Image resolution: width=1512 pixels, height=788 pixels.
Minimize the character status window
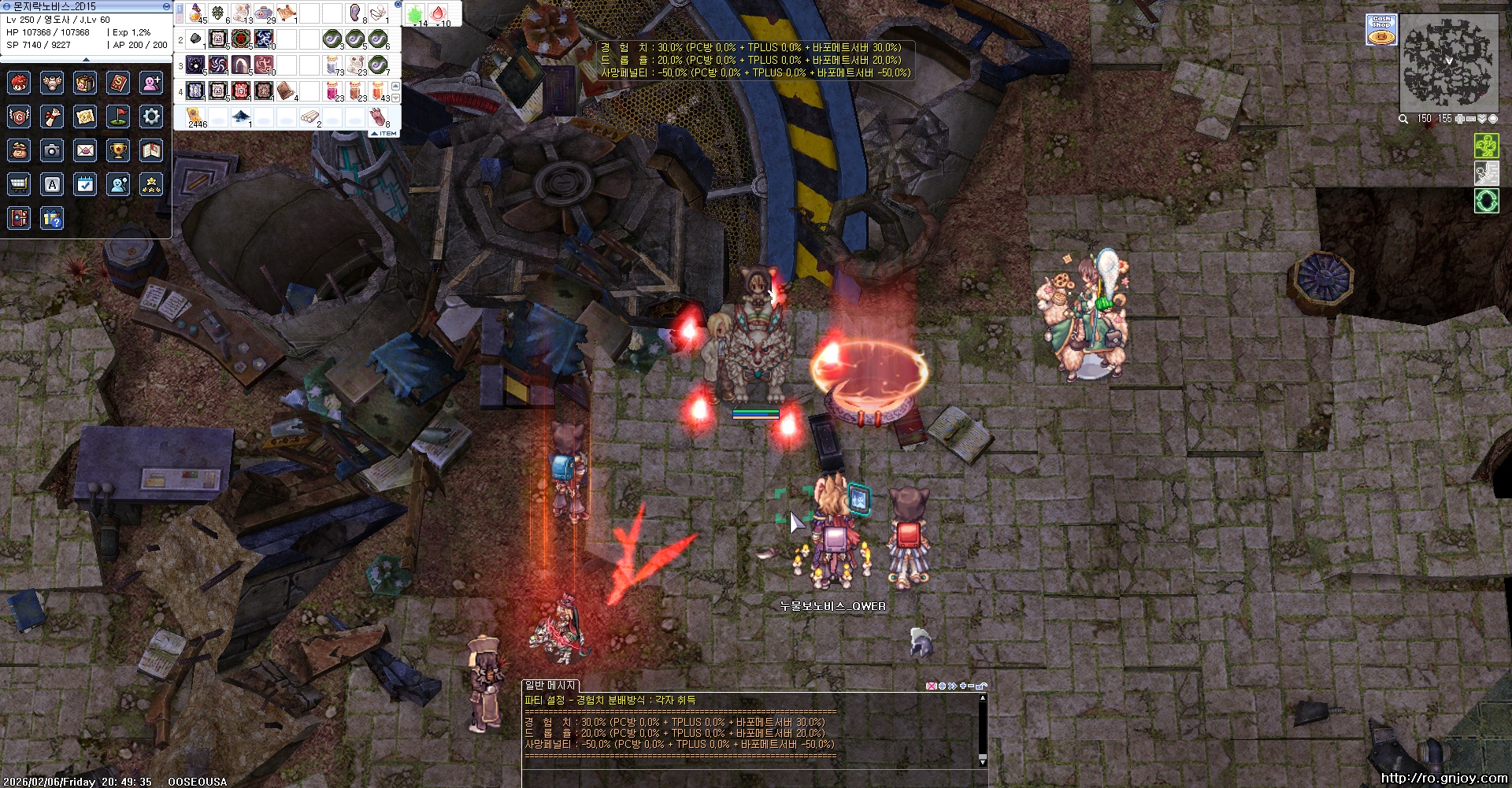tap(166, 6)
